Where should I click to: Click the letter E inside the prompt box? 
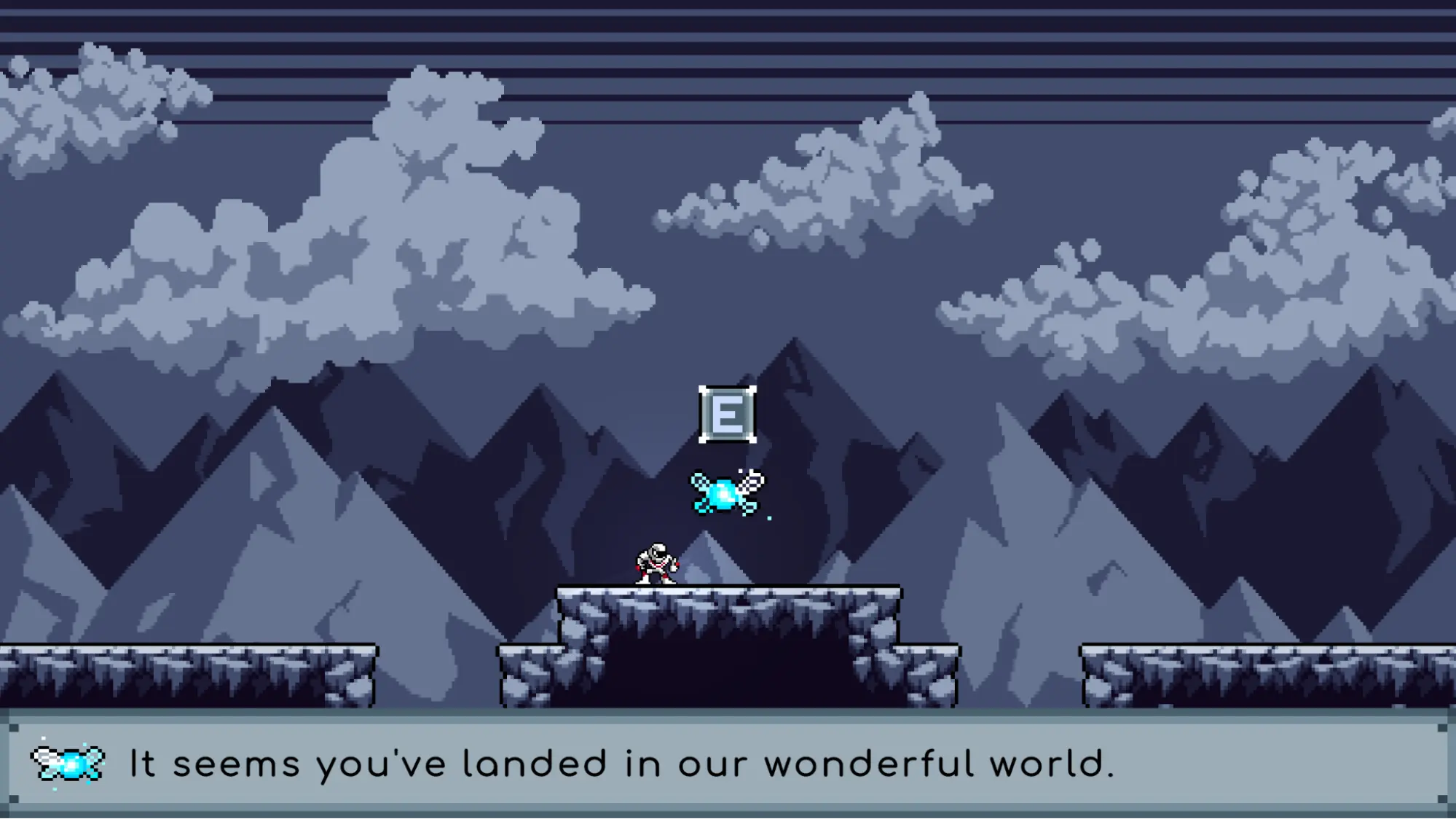[726, 413]
